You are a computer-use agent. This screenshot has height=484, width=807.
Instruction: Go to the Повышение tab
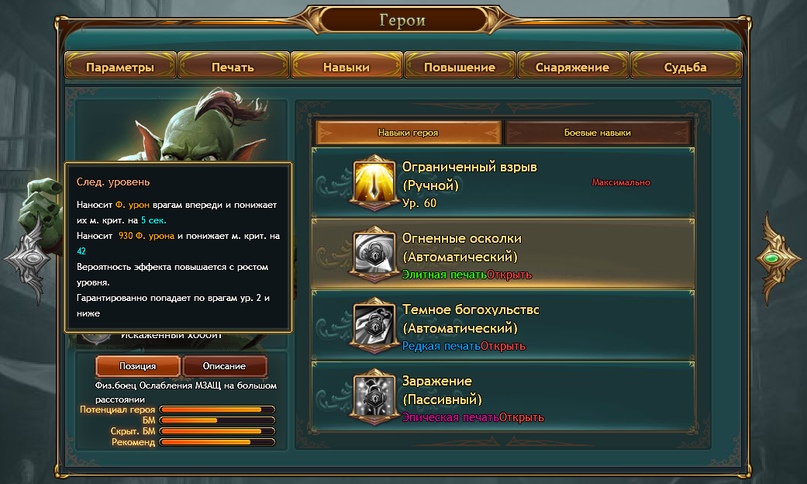click(460, 67)
